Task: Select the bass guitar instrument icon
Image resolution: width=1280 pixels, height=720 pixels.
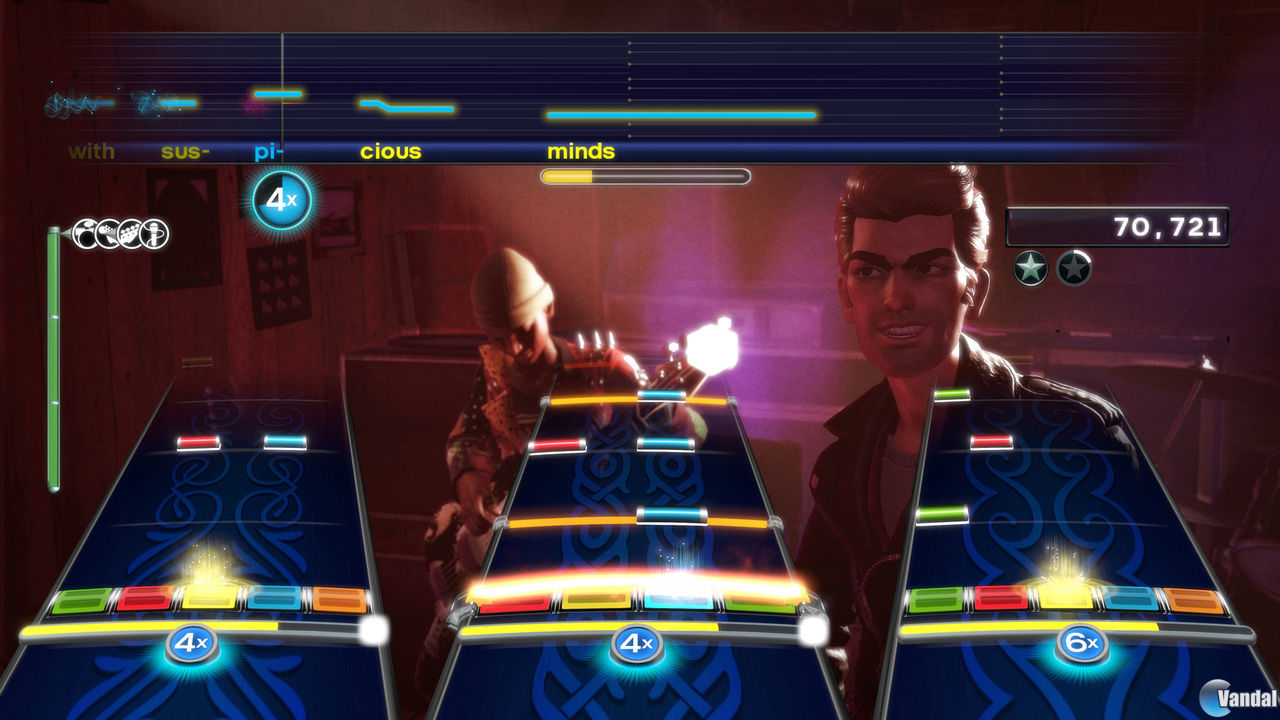Action: [130, 232]
